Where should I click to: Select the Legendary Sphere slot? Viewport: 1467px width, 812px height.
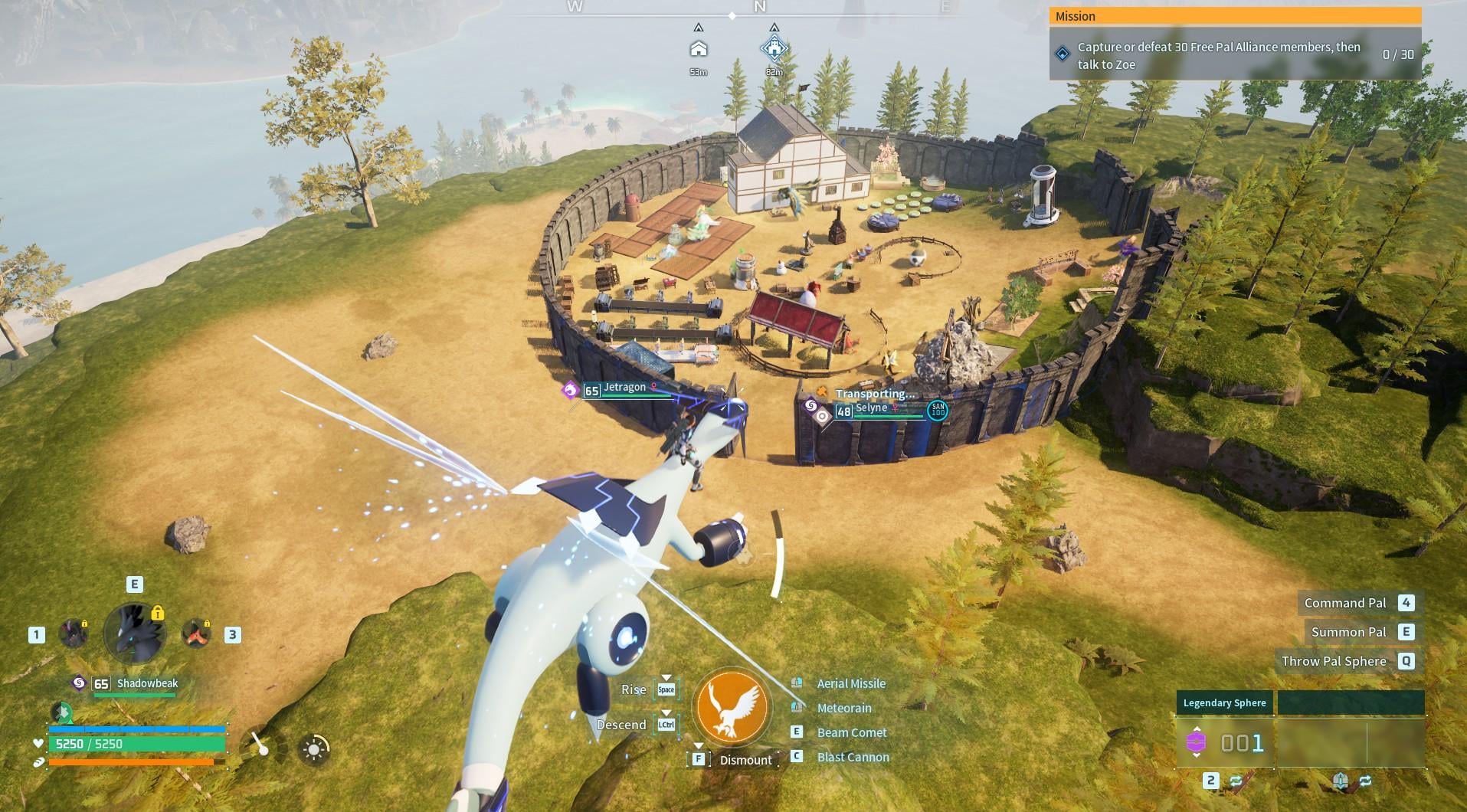1224,741
